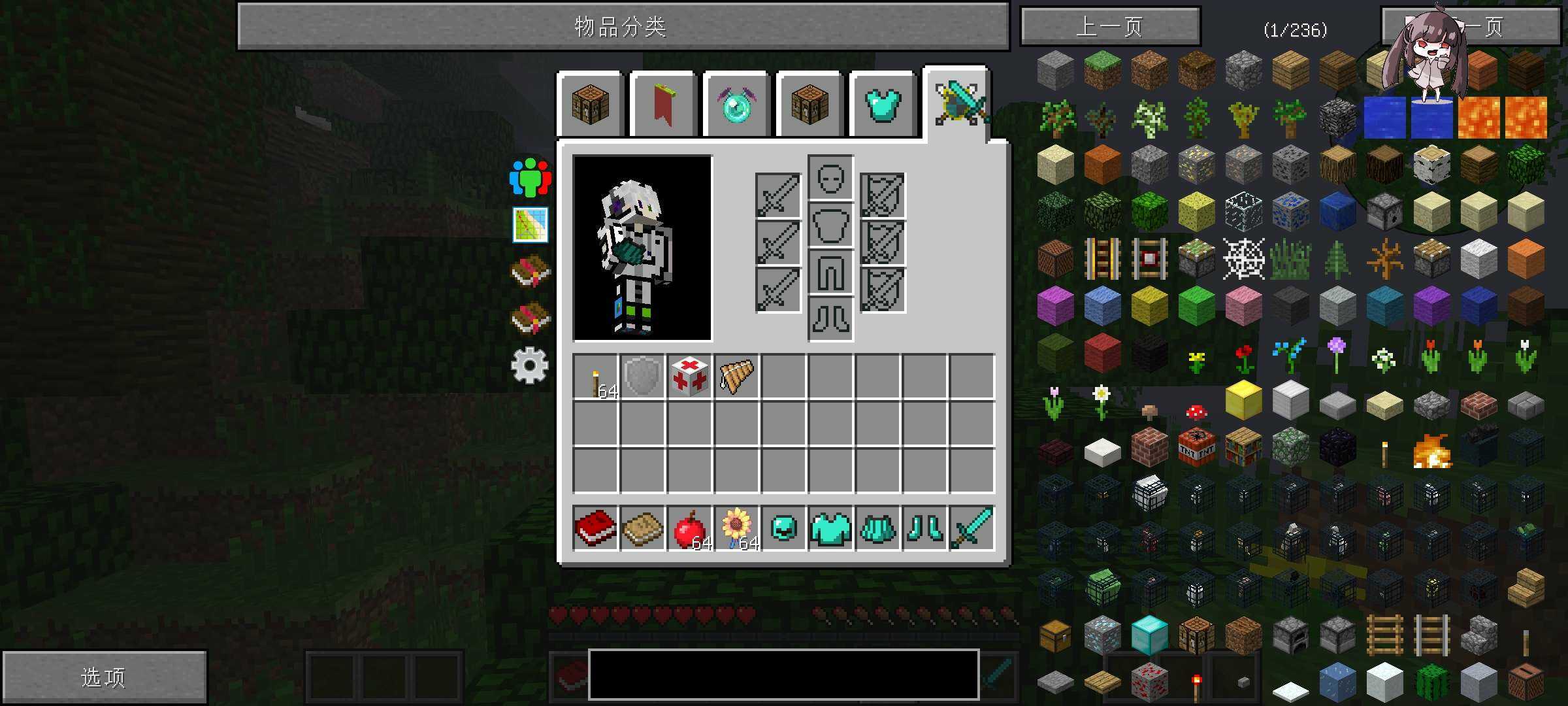Click the colorful team players icon
The image size is (1568, 706).
point(530,176)
